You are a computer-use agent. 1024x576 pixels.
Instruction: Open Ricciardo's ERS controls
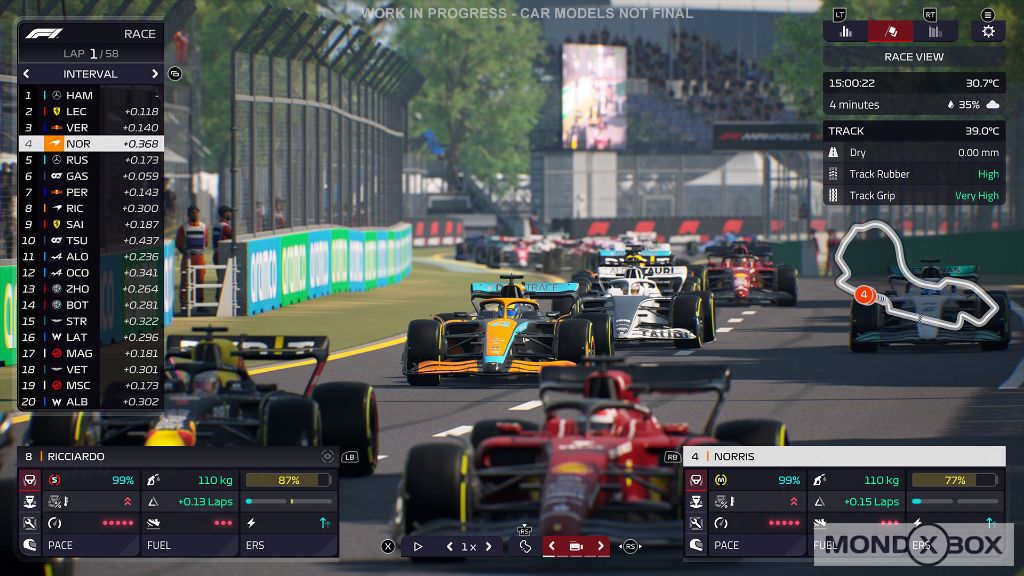(288, 545)
